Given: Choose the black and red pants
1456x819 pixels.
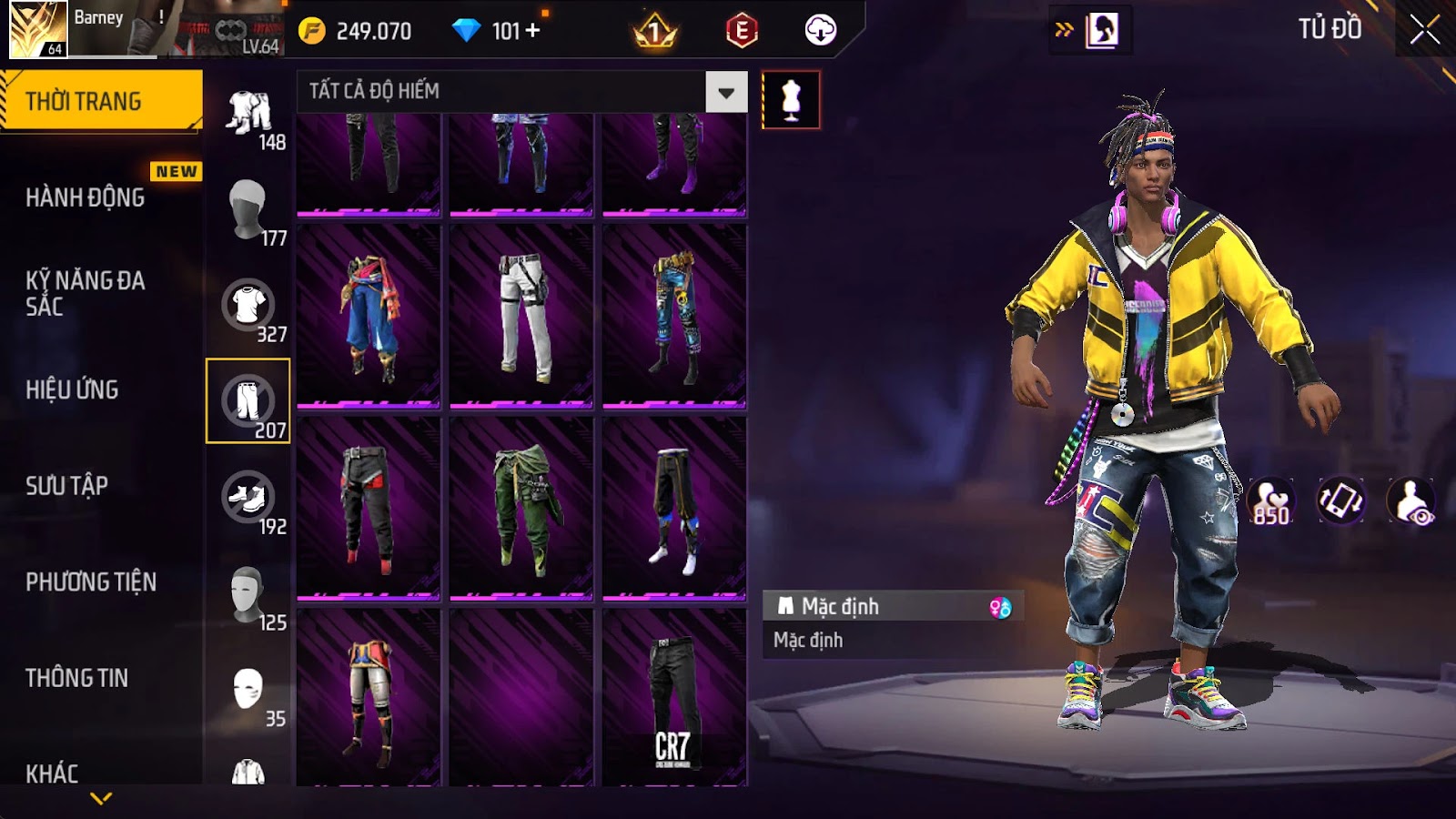Looking at the screenshot, I should coord(369,508).
